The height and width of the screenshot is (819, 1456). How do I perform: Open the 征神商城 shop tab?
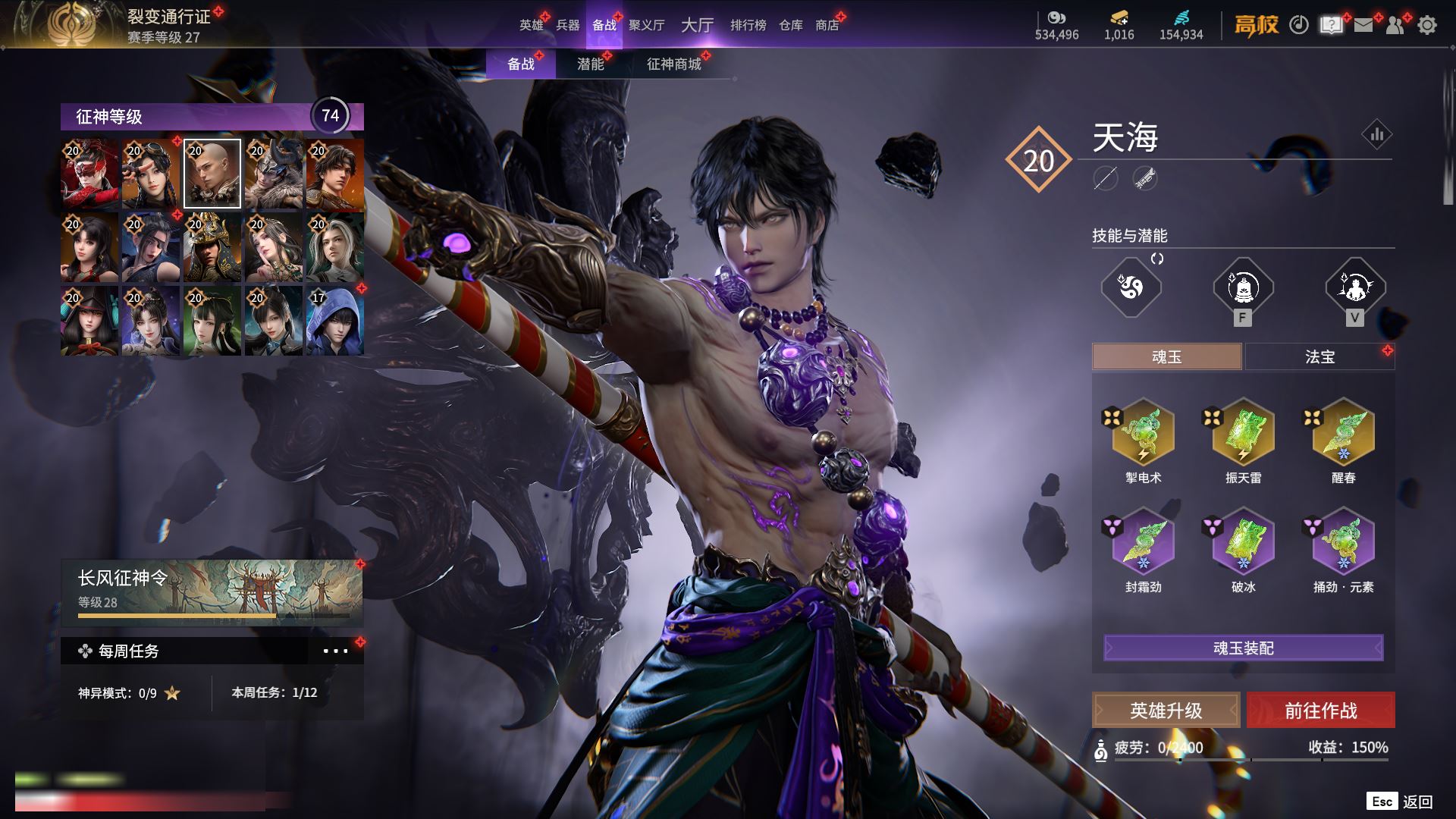[x=673, y=64]
